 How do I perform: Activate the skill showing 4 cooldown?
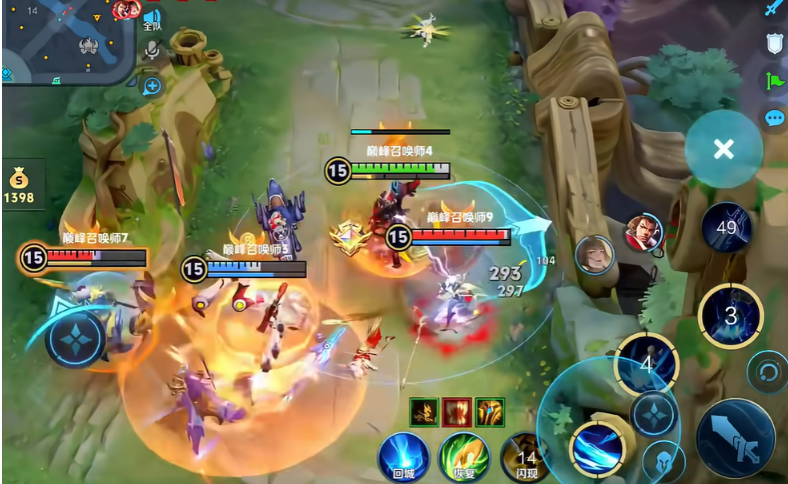click(646, 364)
